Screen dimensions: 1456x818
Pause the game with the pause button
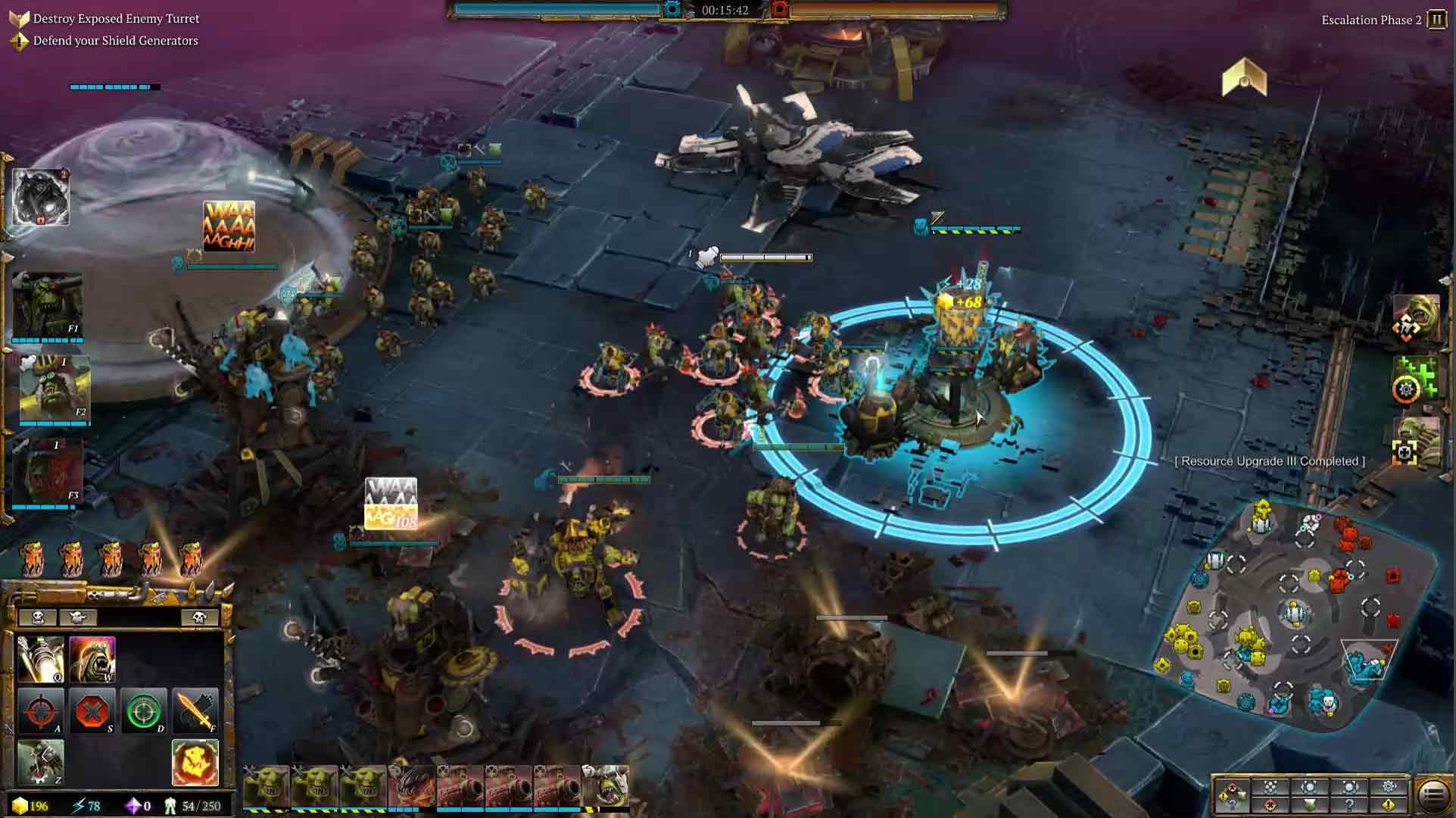[x=1436, y=20]
